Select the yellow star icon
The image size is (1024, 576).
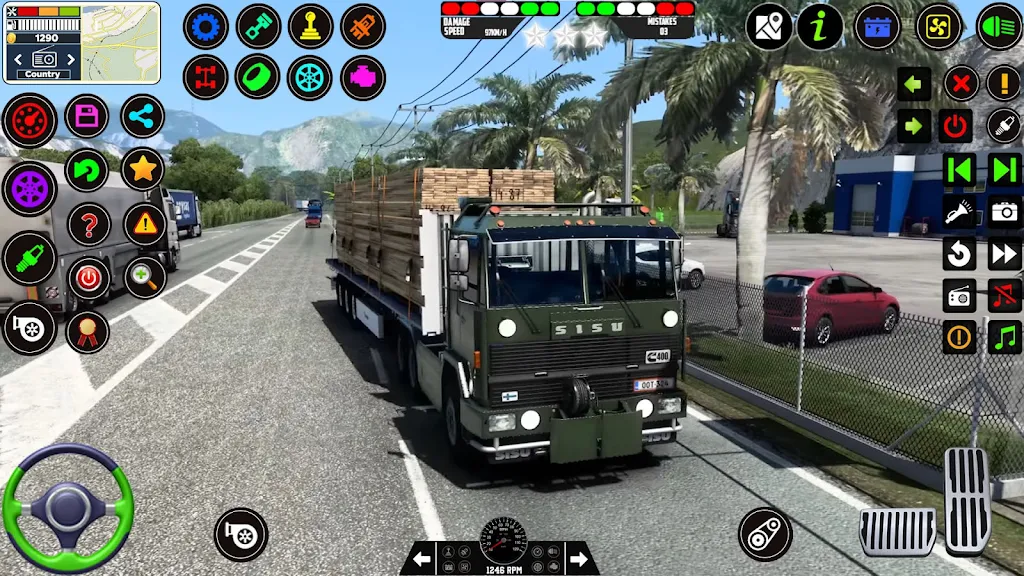click(143, 170)
